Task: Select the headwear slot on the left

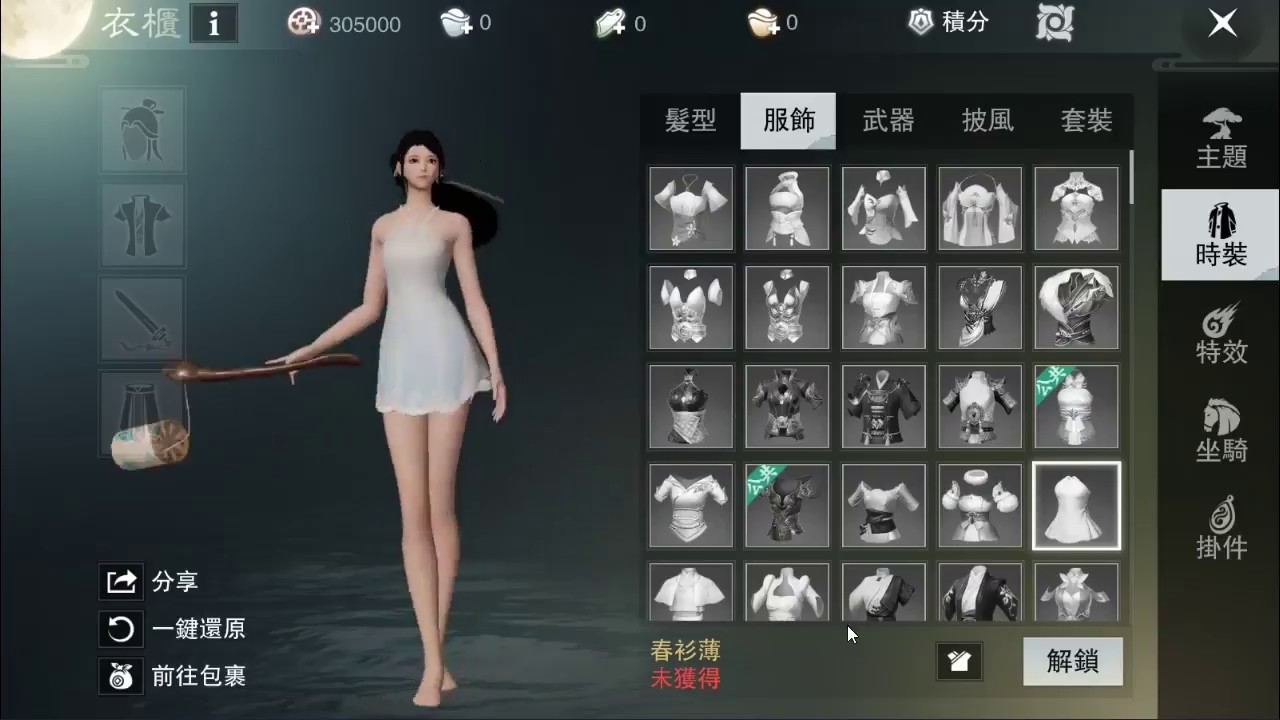Action: [x=142, y=130]
